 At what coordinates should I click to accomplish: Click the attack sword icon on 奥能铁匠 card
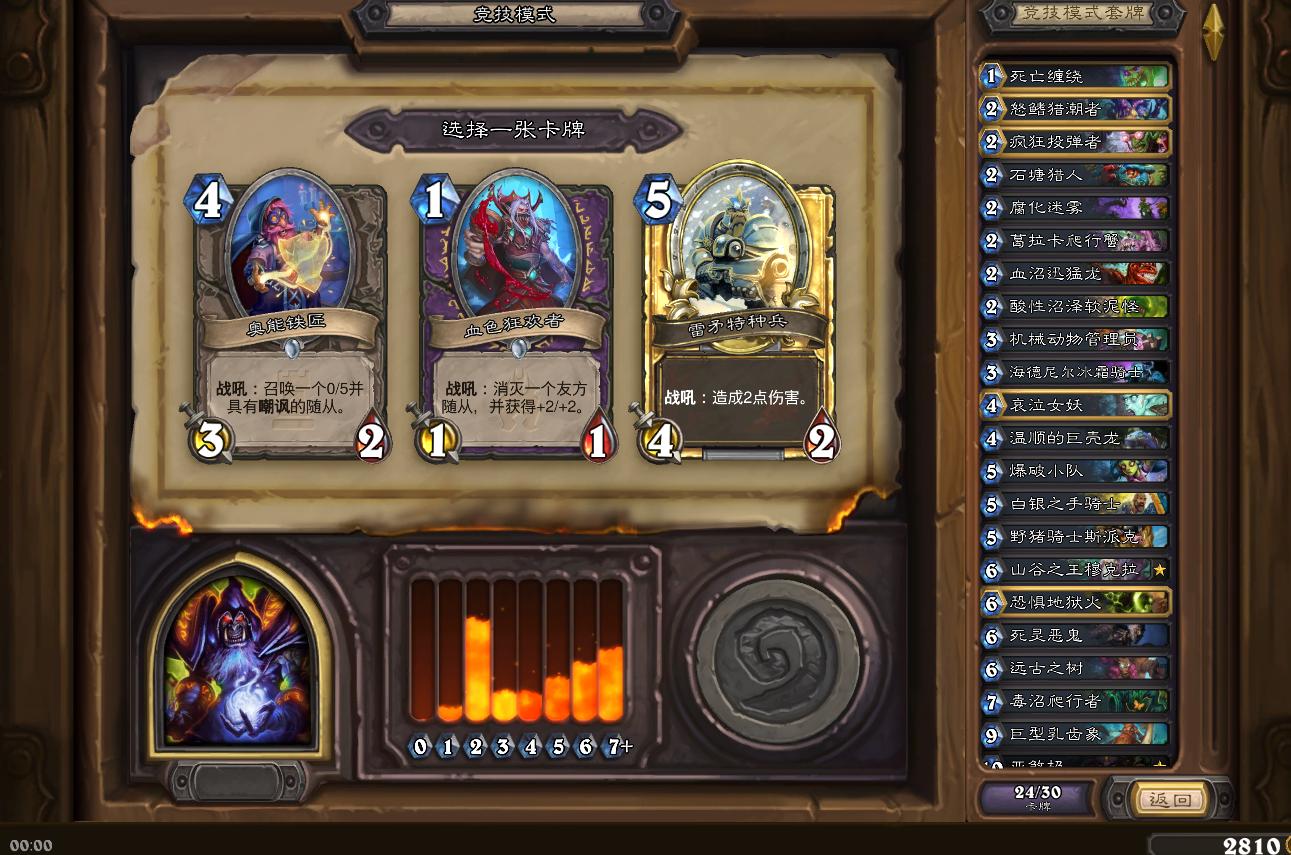click(213, 439)
